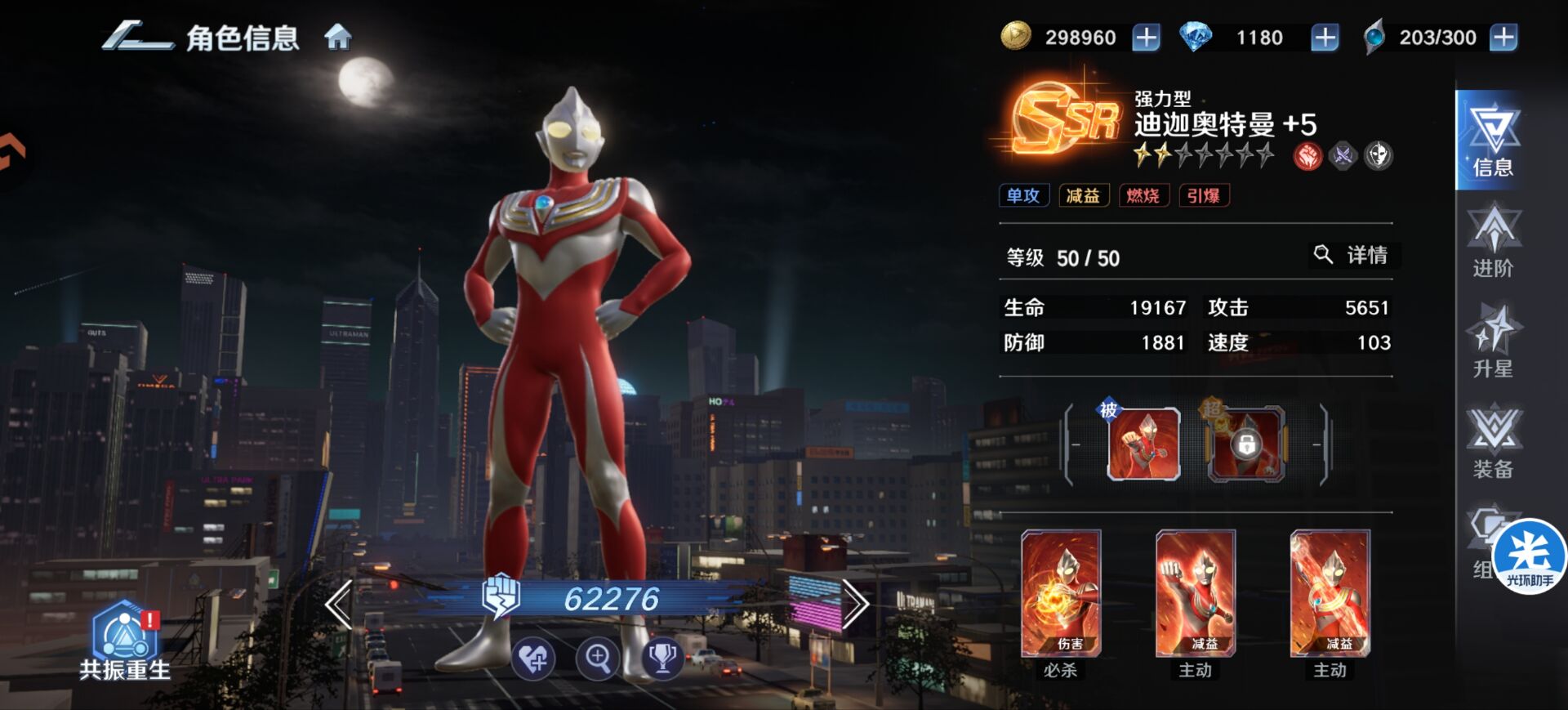1568x710 pixels.
Task: Open the 装备 equipment tab
Action: click(1492, 442)
